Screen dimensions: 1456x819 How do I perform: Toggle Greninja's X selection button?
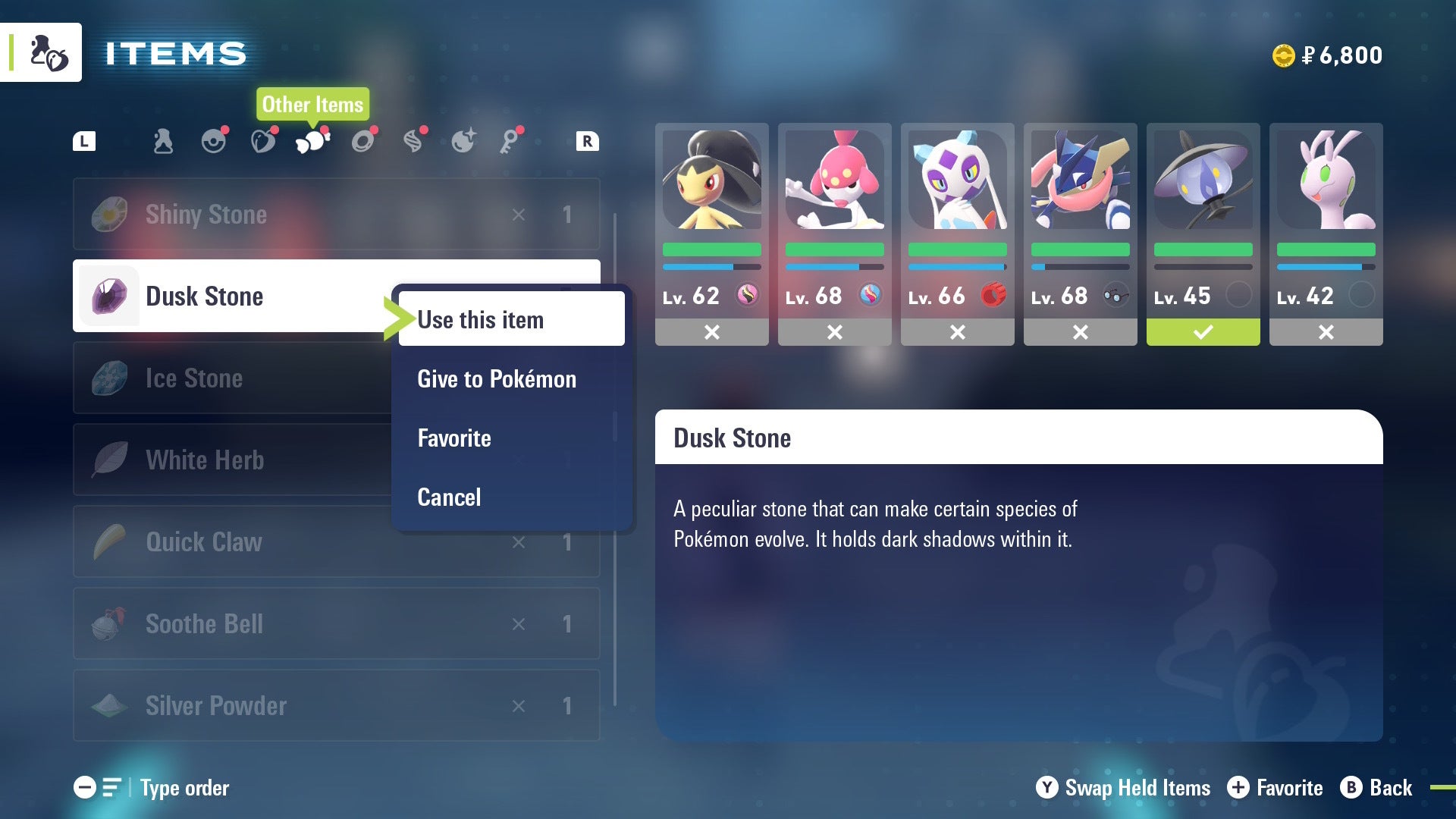(x=1080, y=332)
